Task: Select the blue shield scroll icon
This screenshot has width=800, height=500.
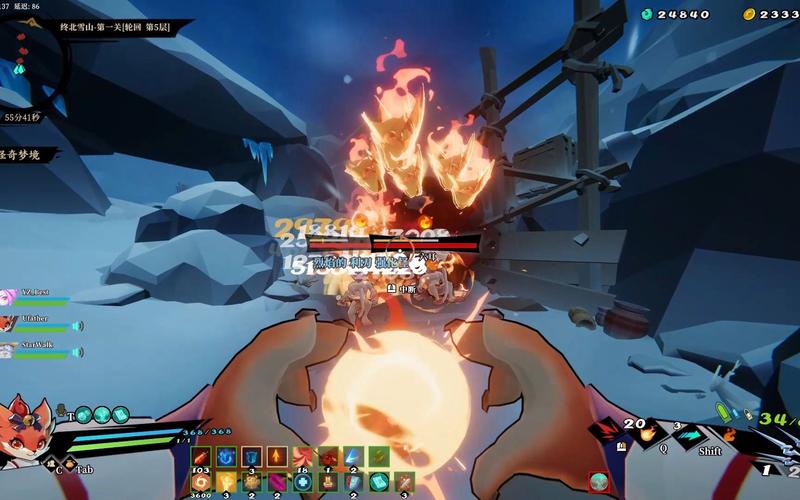Action: 251,458
